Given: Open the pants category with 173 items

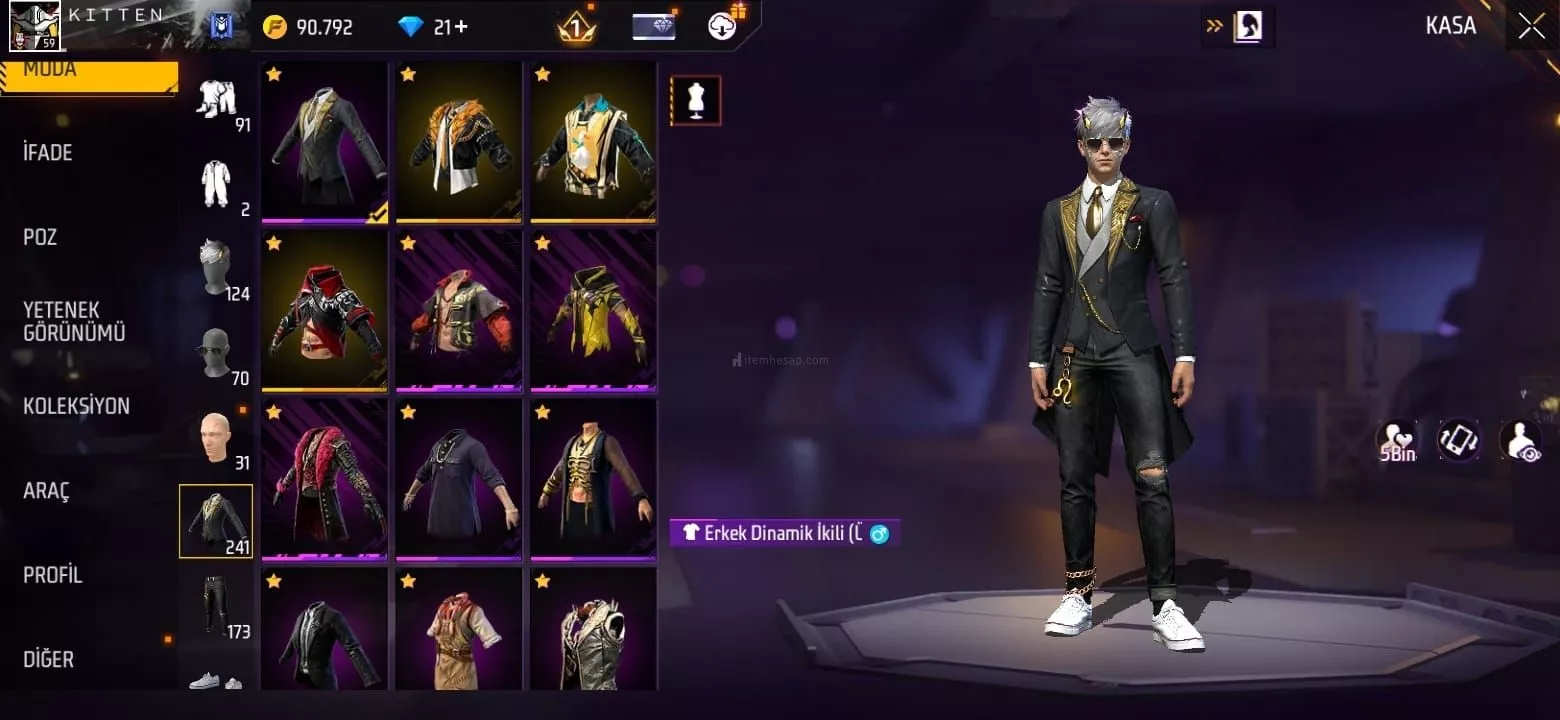Looking at the screenshot, I should [x=217, y=607].
